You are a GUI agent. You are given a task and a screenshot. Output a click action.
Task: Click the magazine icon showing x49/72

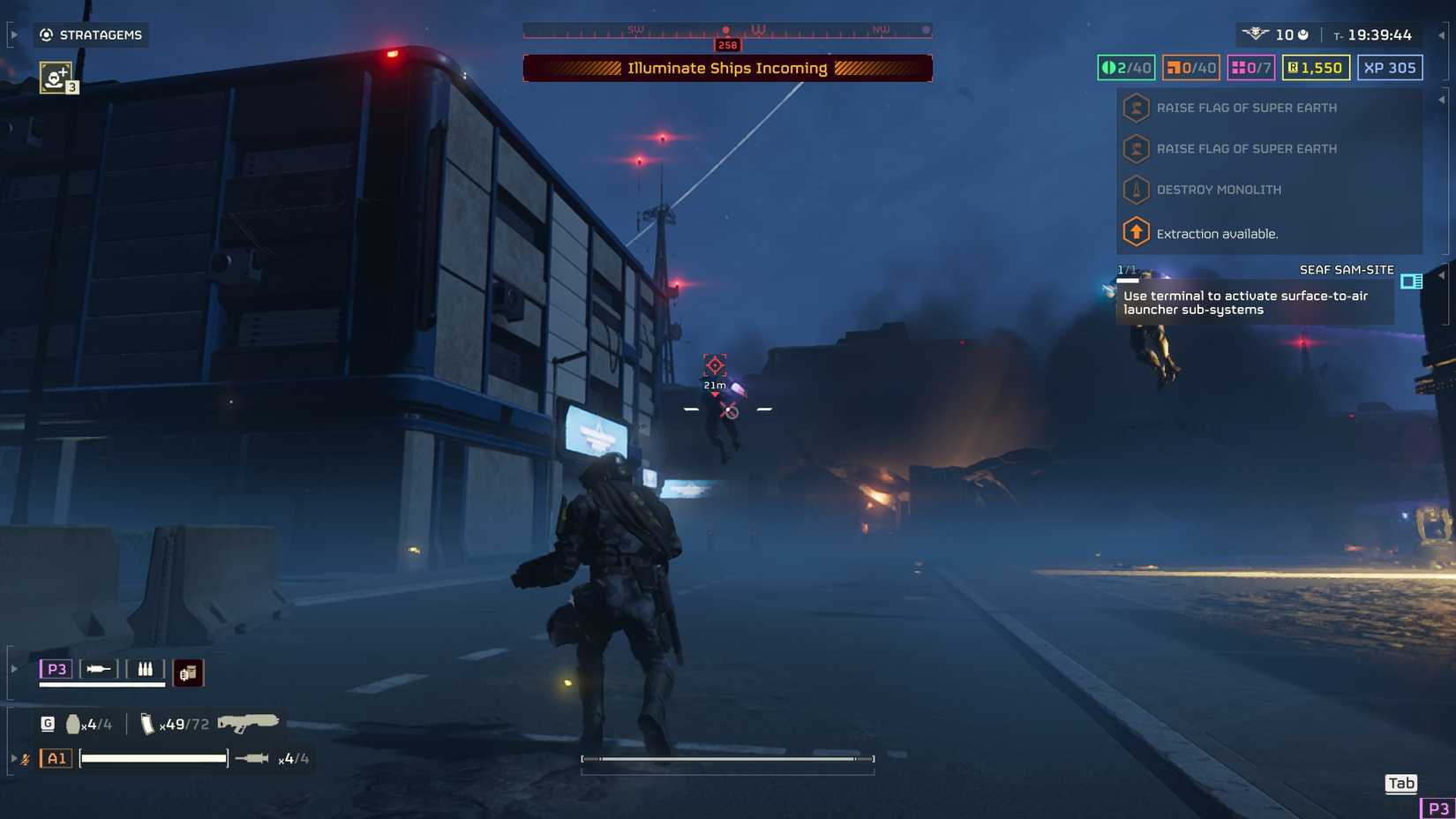coord(148,725)
